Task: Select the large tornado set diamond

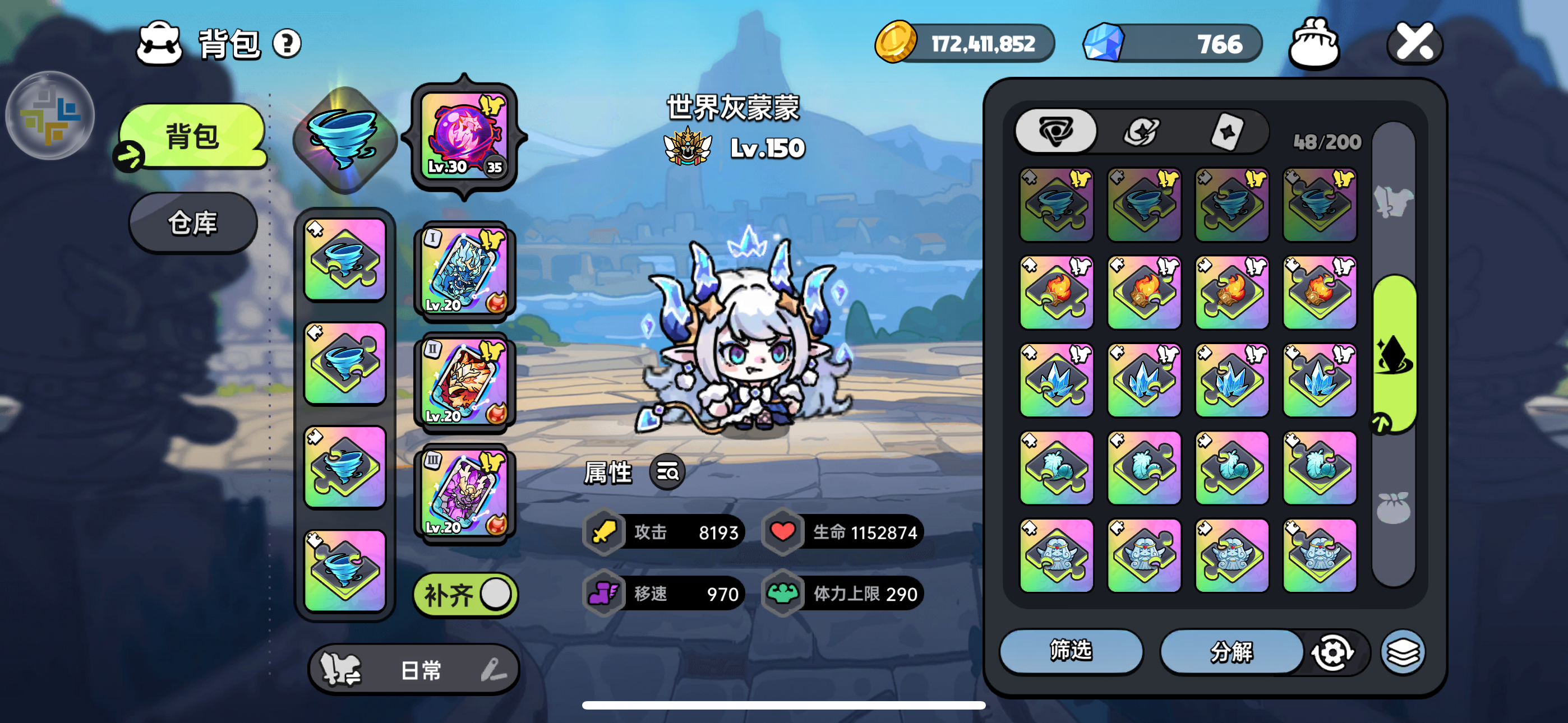Action: tap(345, 140)
